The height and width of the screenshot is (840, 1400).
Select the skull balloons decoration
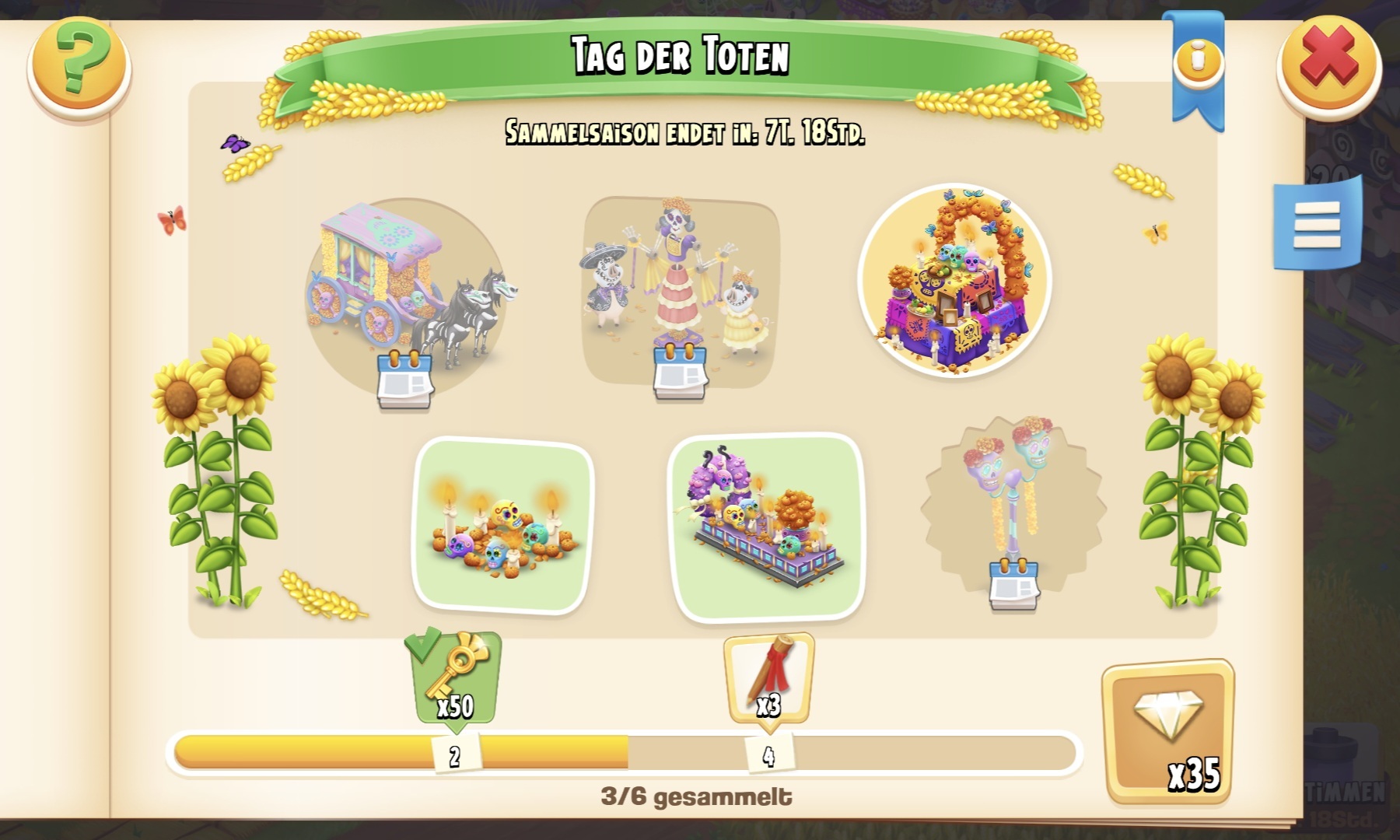pyautogui.click(x=1013, y=506)
